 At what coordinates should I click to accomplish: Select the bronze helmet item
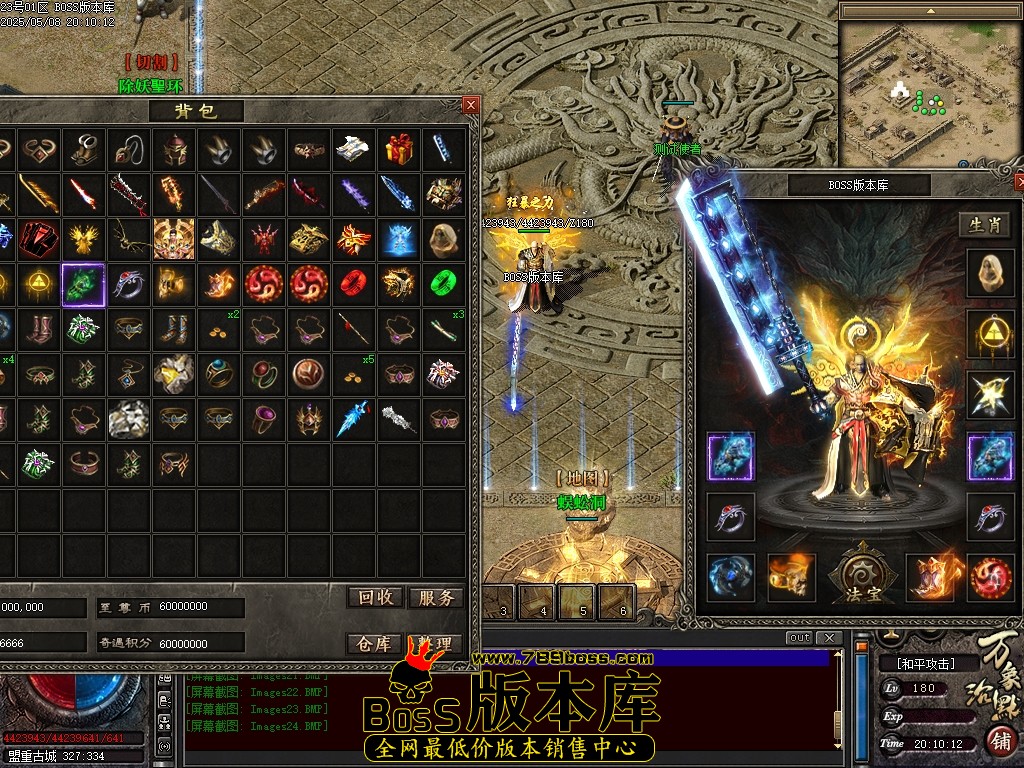click(x=173, y=150)
